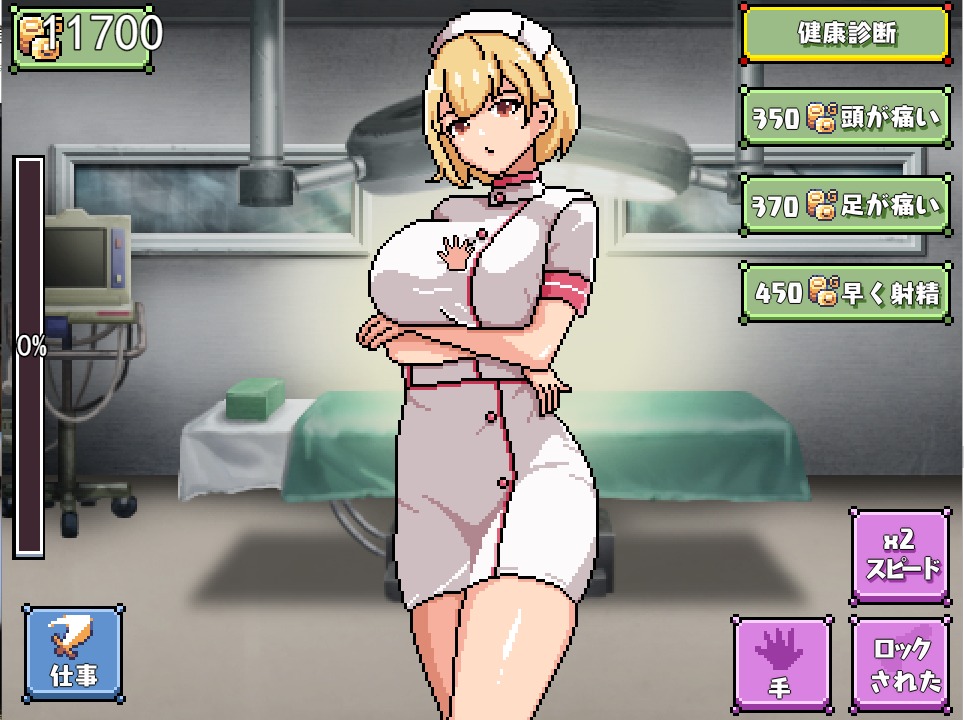Open the 仕事 work button

pos(73,651)
